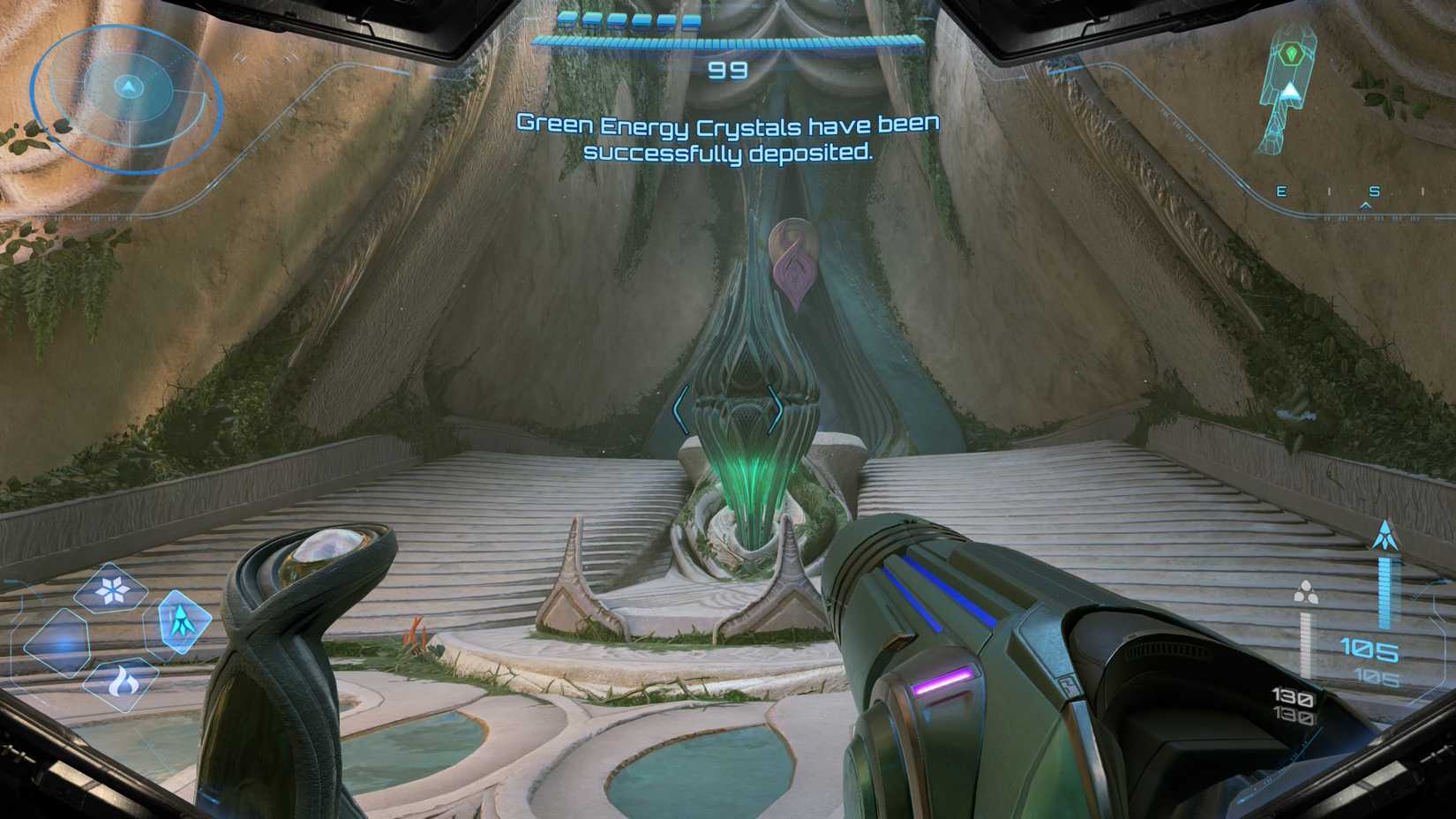This screenshot has height=819, width=1456.
Task: Select the E compass heading label
Action: point(1281,191)
